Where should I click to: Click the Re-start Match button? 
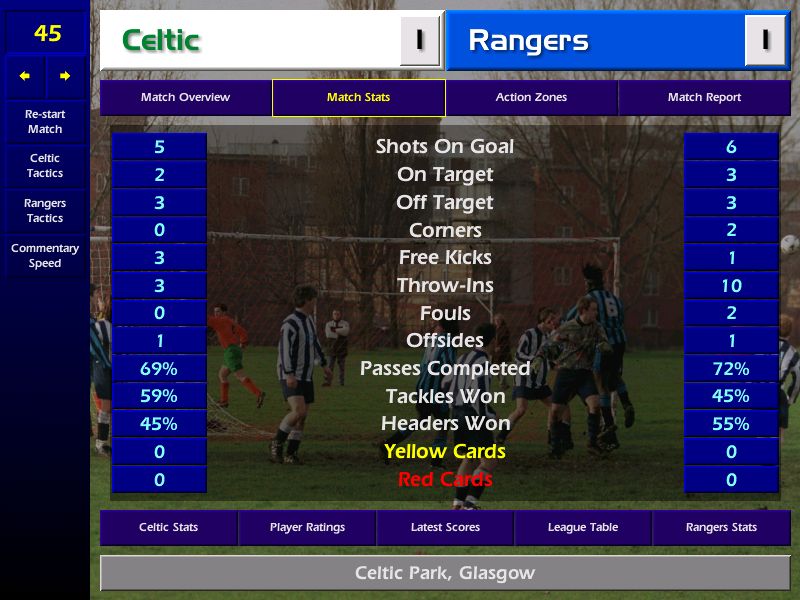coord(45,121)
